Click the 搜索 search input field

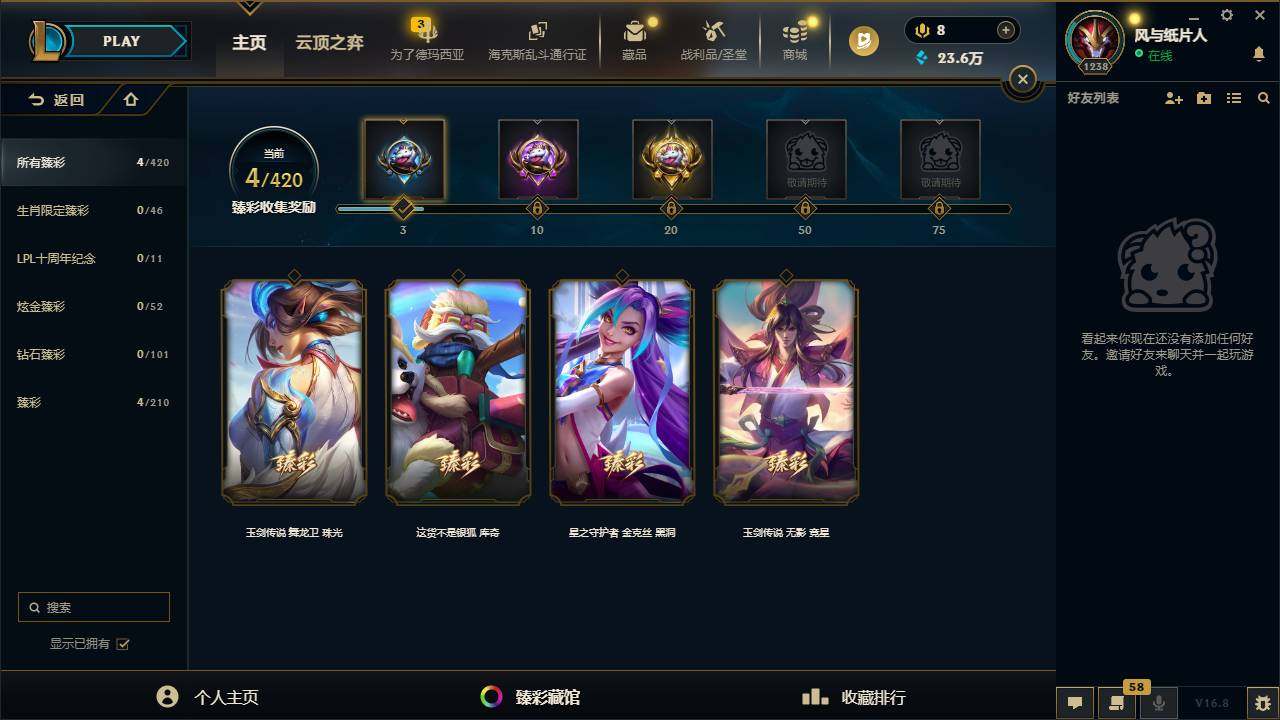pyautogui.click(x=93, y=607)
